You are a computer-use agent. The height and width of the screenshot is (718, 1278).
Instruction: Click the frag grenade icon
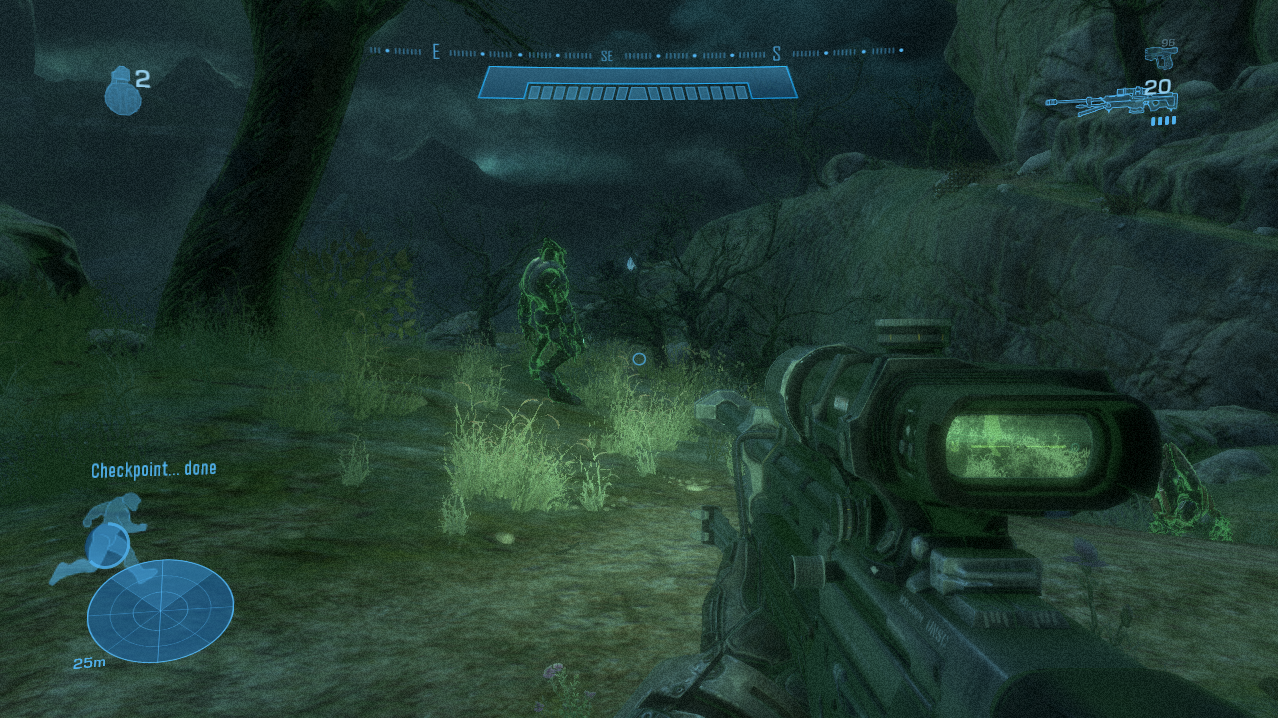coord(120,90)
